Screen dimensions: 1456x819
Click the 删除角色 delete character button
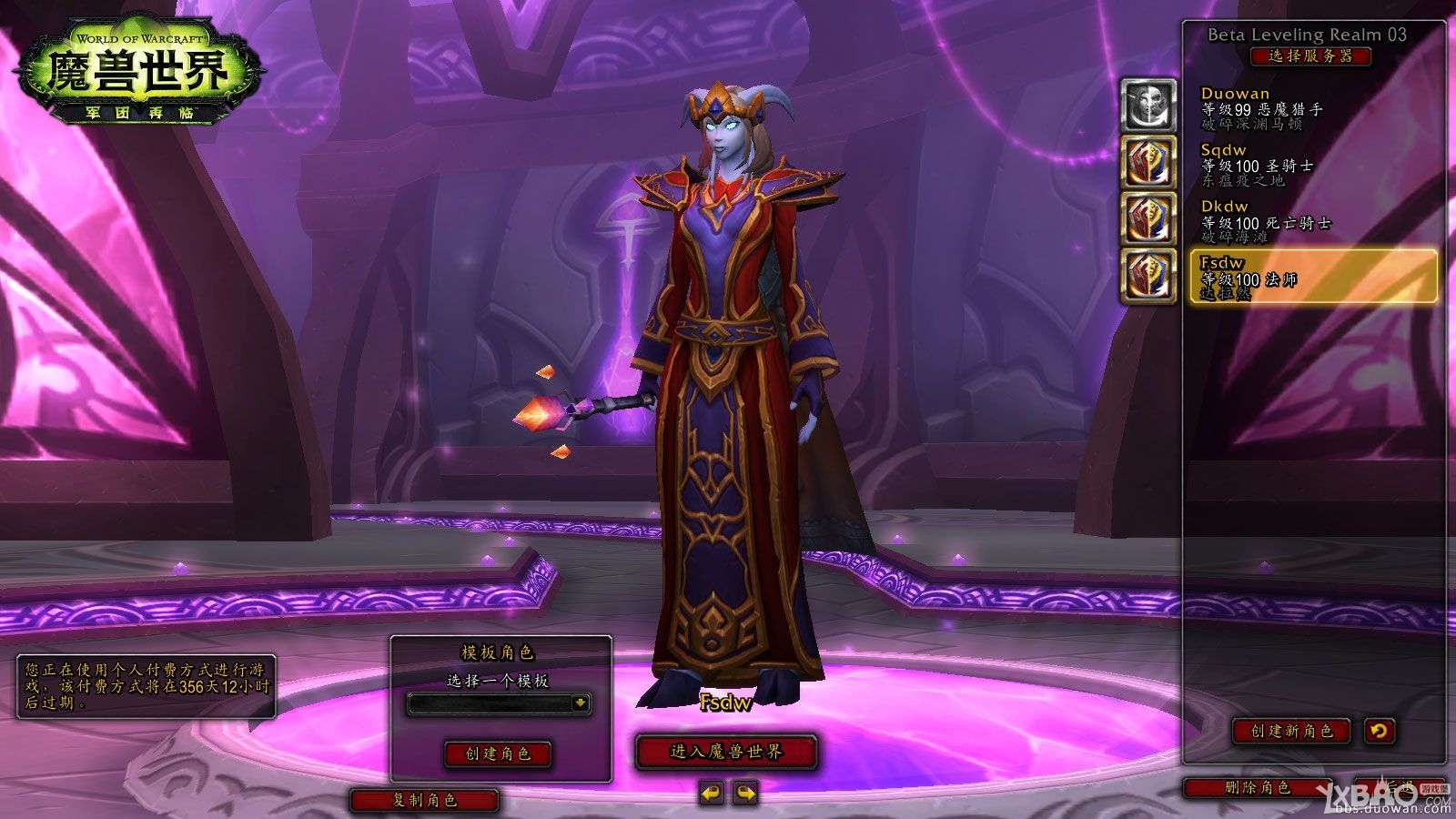[1258, 788]
